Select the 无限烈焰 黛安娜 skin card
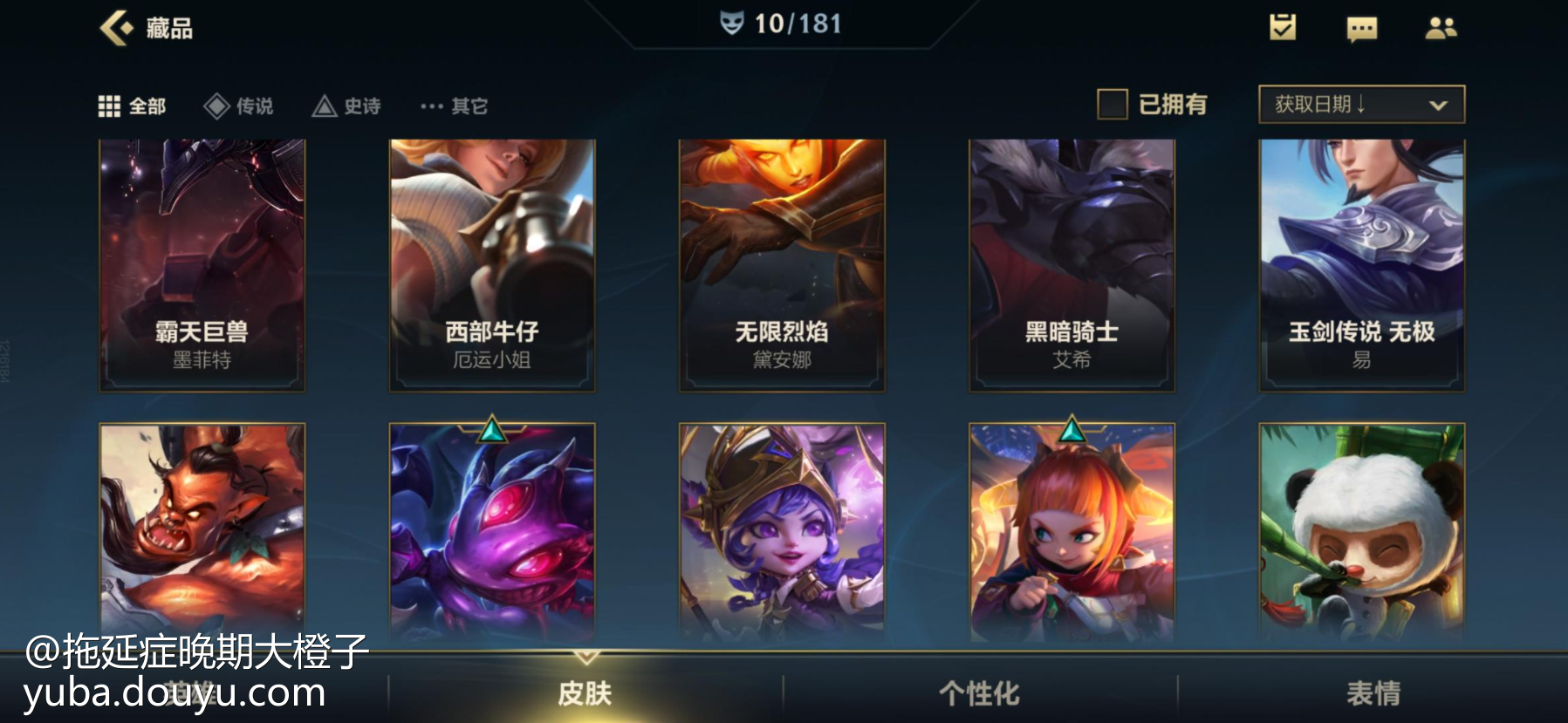 782,265
